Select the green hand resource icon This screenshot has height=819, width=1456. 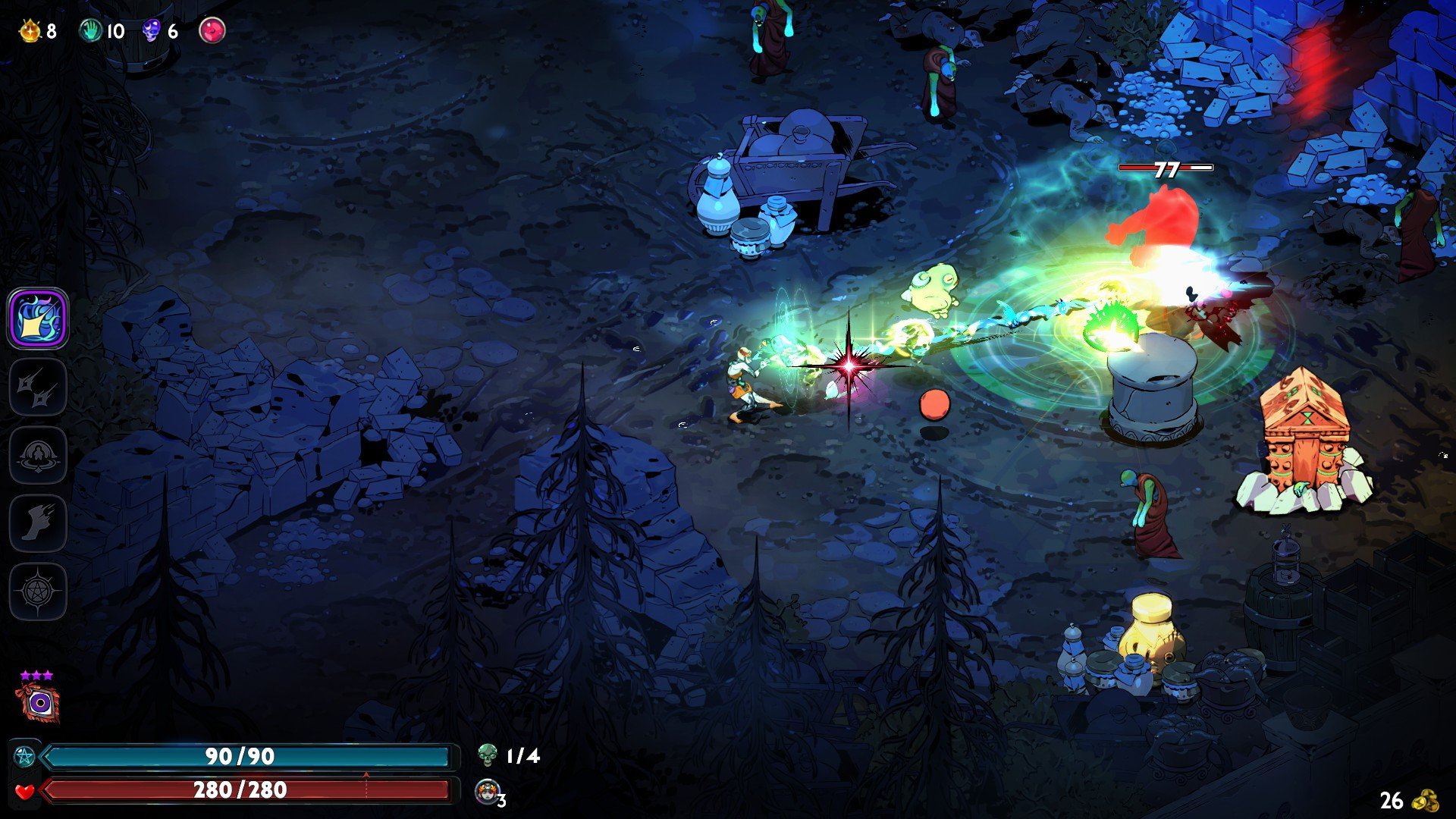click(91, 31)
